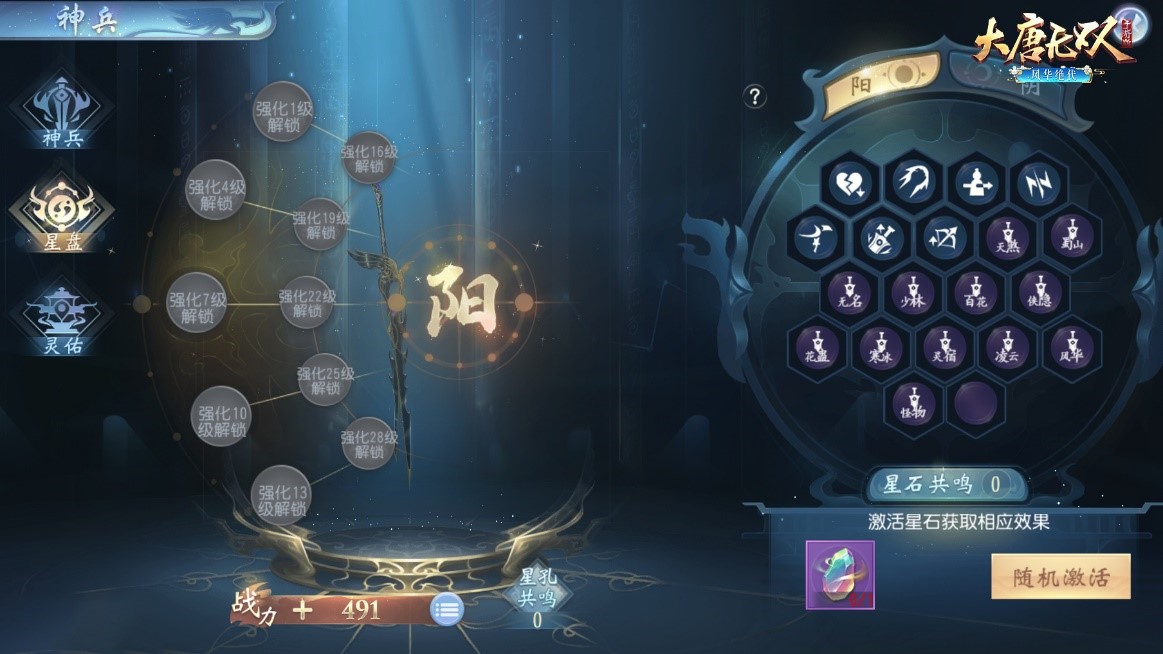
Task: Click the 随机激活 random activate button
Action: tap(1060, 576)
